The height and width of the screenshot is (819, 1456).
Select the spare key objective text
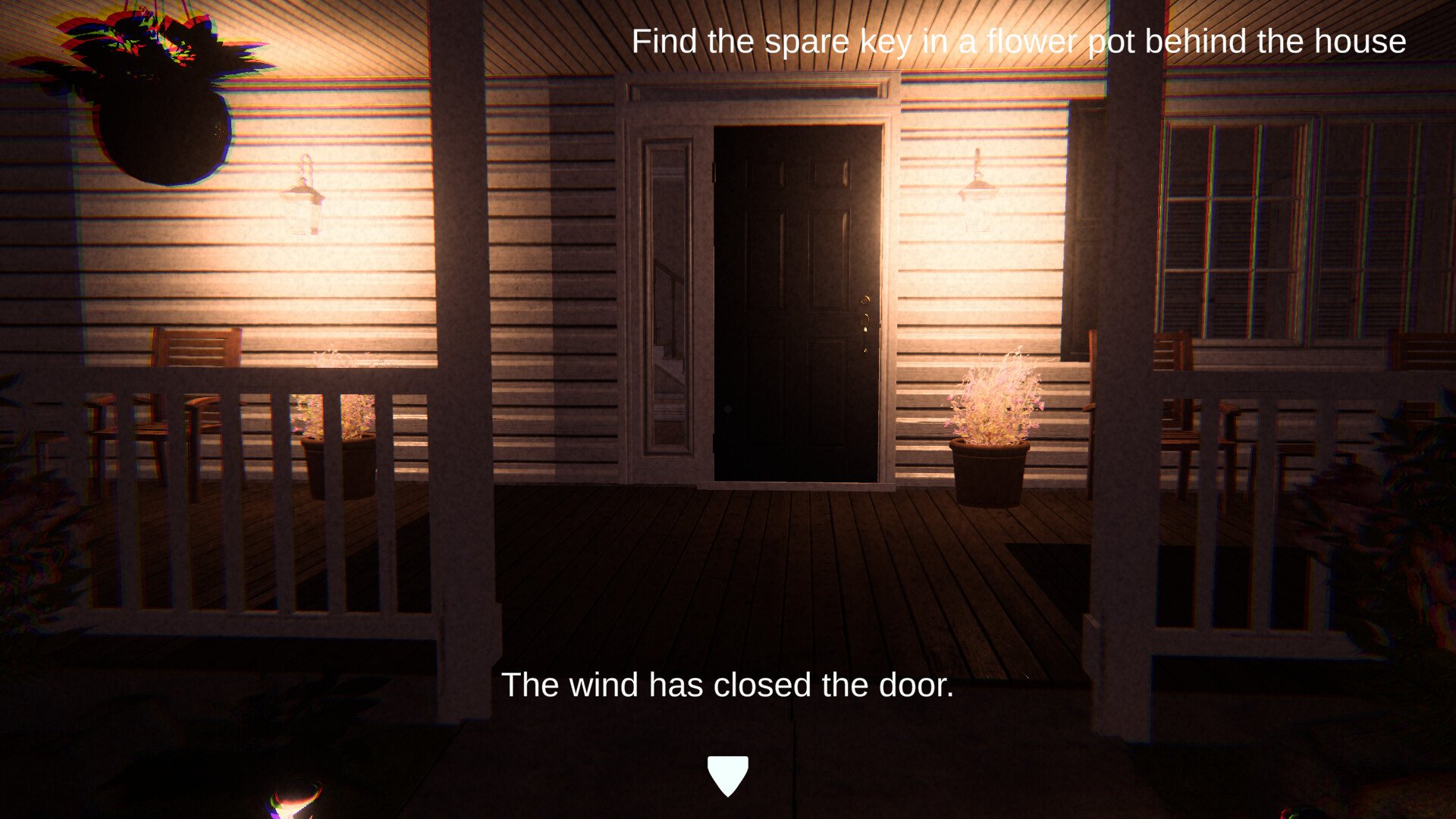1018,41
